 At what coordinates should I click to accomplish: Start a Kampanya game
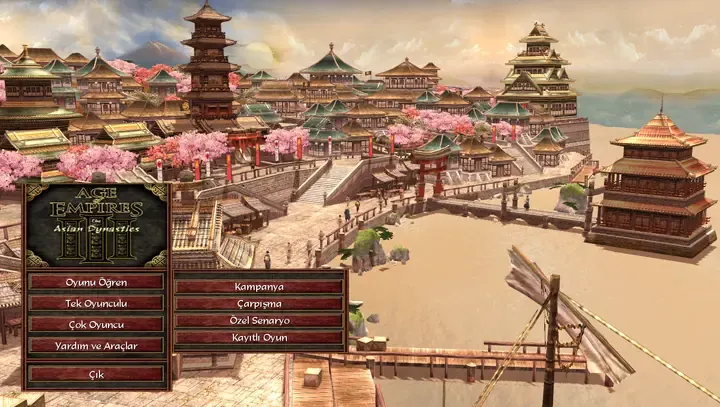(259, 287)
